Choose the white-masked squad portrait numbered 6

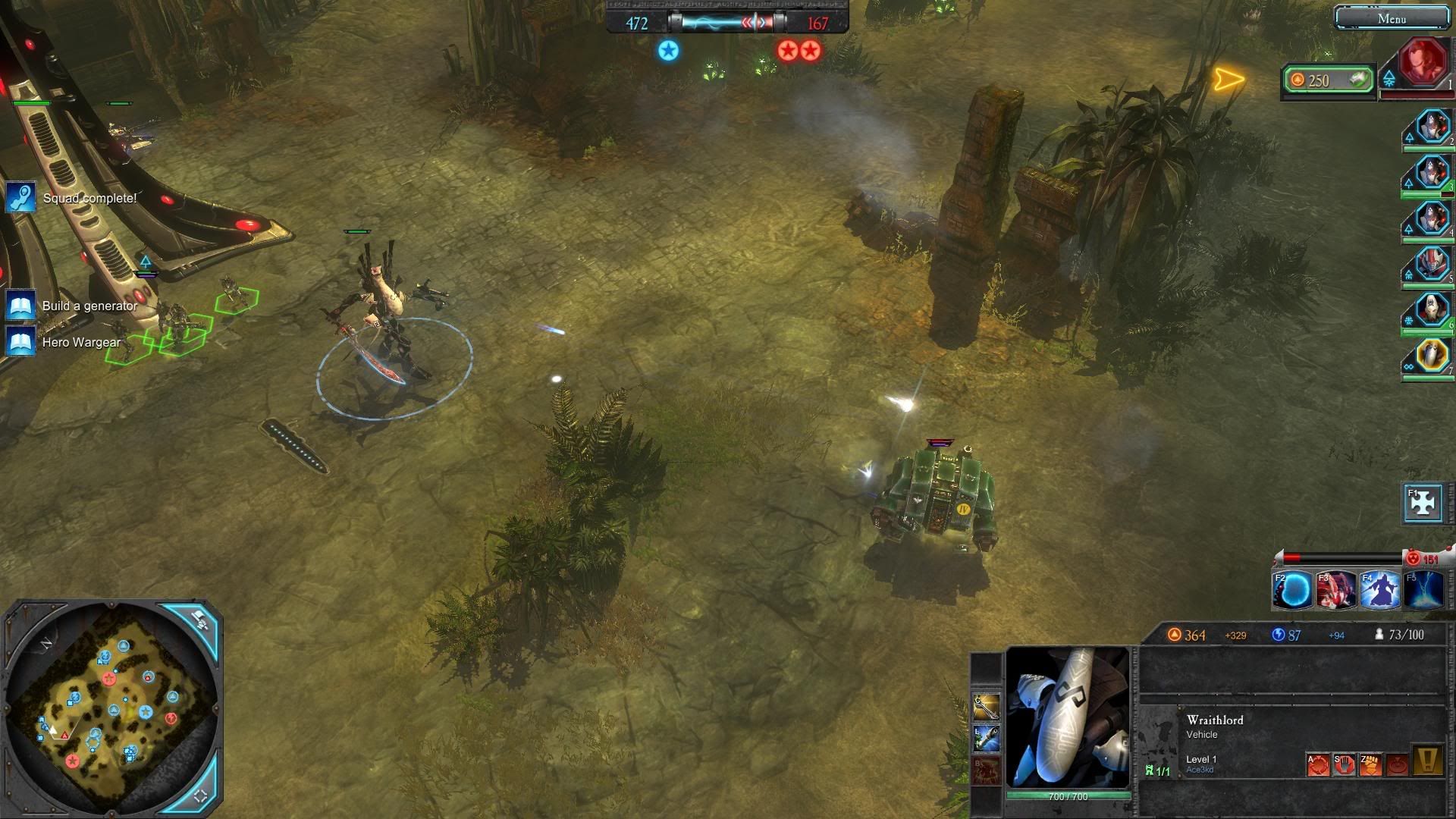click(1432, 310)
